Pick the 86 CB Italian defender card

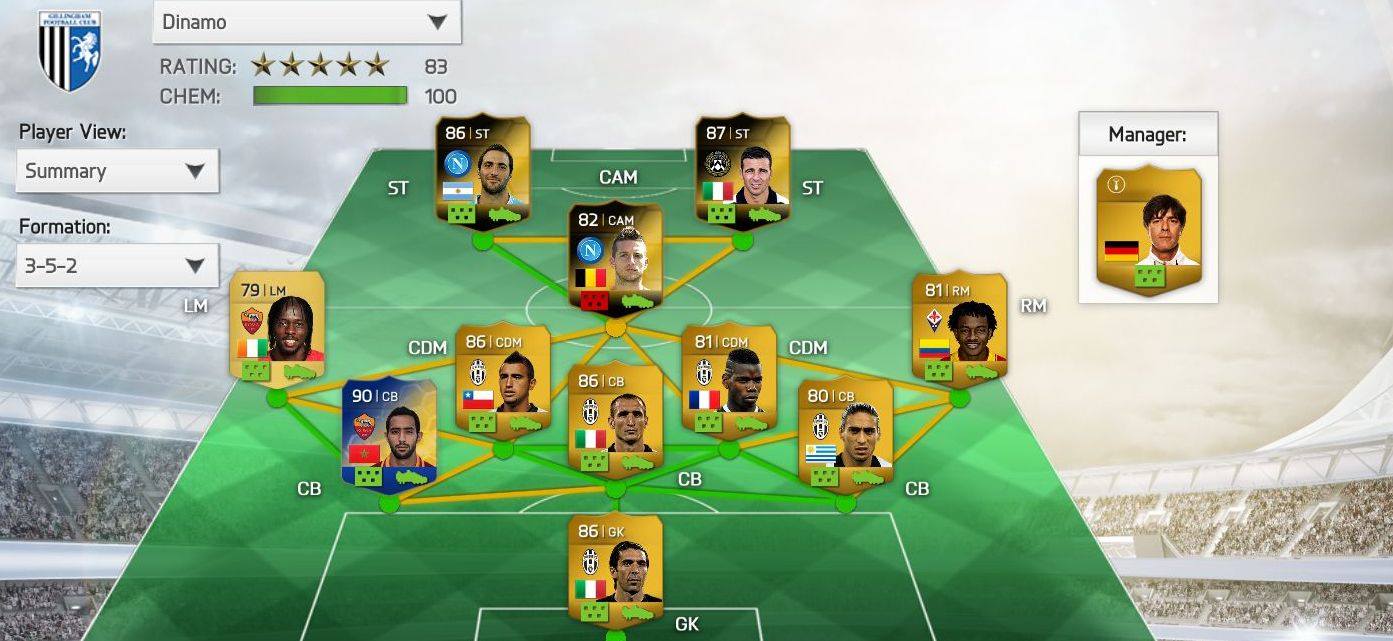click(615, 420)
